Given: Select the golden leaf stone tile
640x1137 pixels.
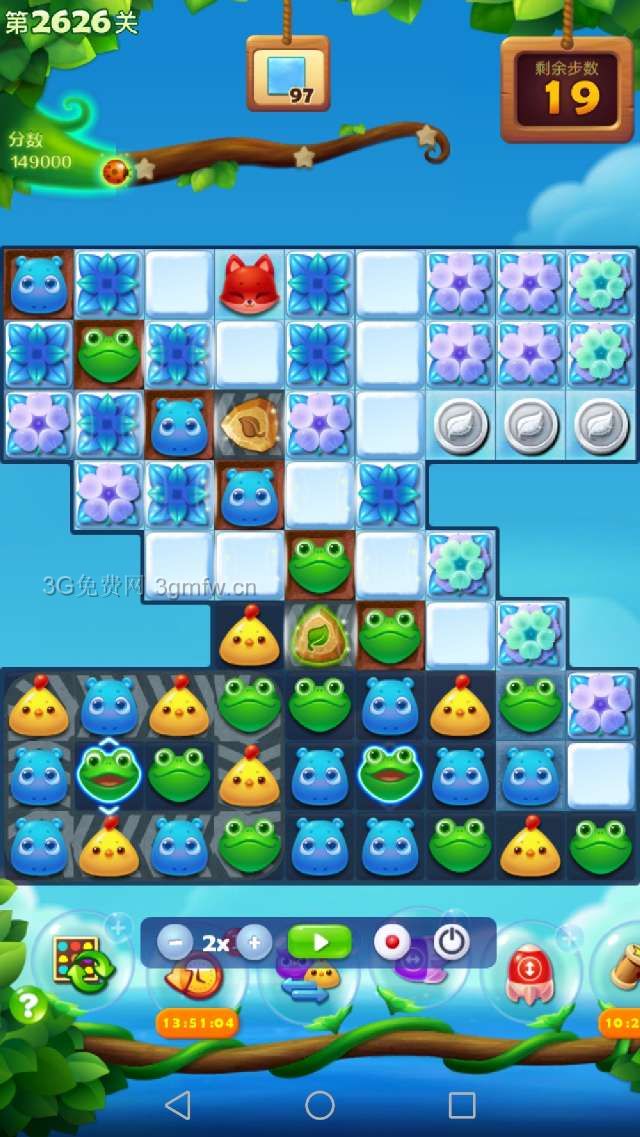Looking at the screenshot, I should (x=249, y=425).
